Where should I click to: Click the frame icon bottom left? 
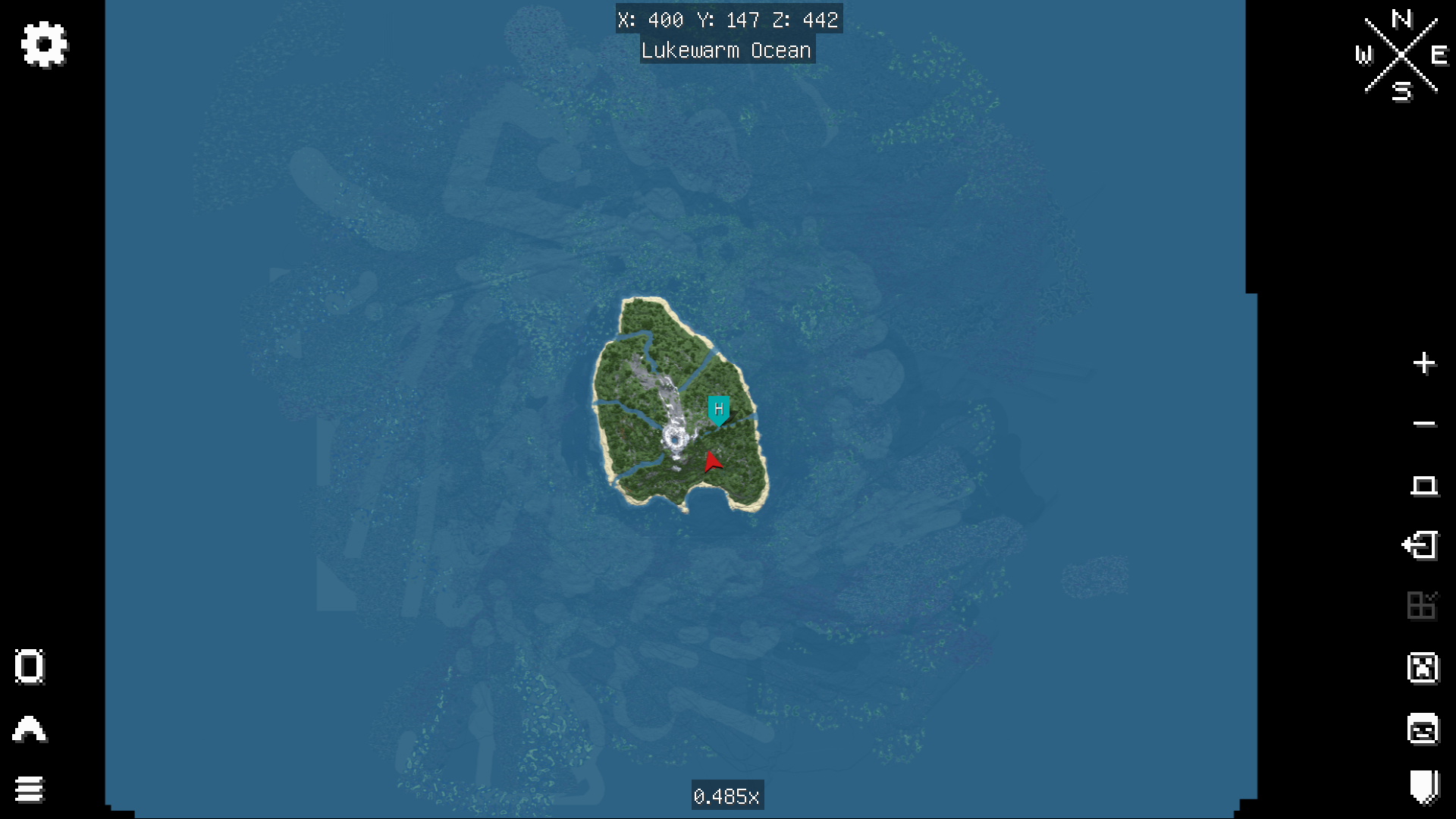tap(29, 667)
